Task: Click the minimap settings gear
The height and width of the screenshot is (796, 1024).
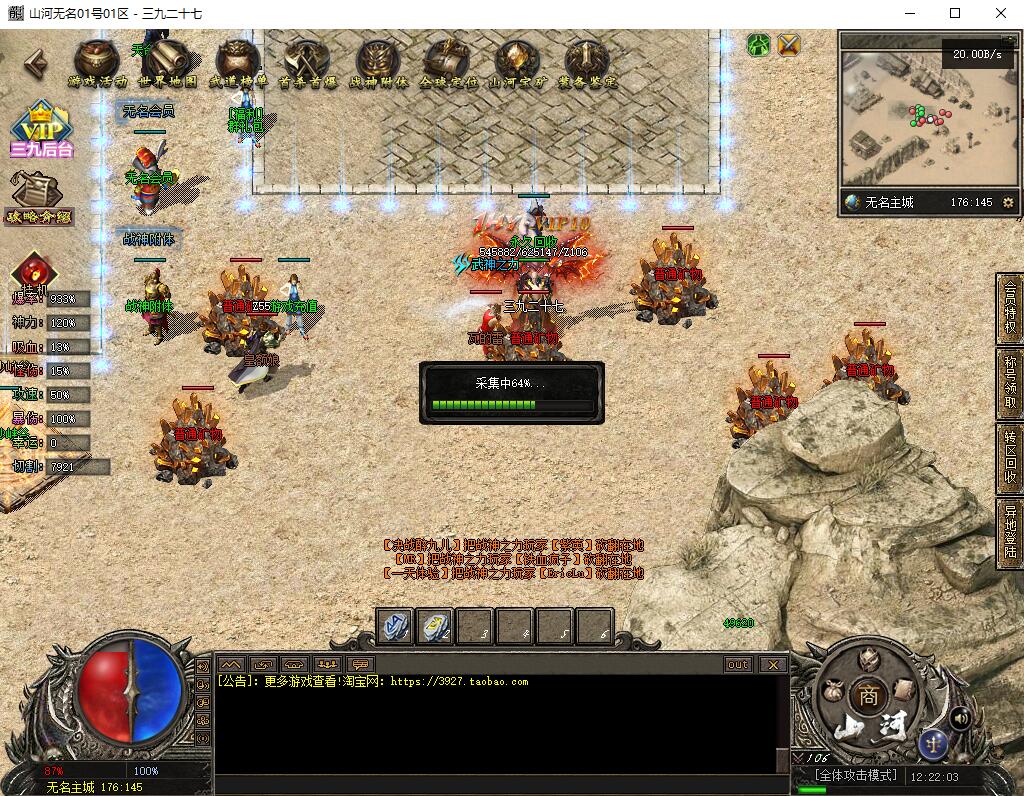Action: pos(1008,202)
